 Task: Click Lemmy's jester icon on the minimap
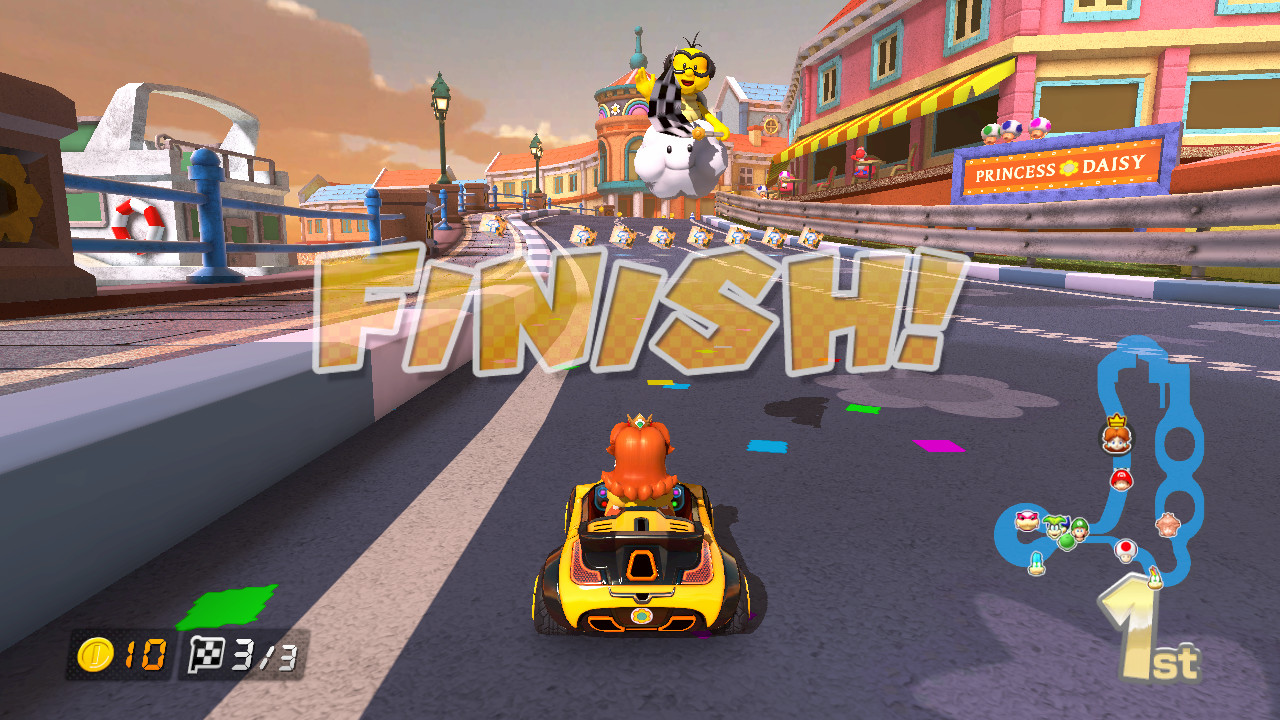1054,526
